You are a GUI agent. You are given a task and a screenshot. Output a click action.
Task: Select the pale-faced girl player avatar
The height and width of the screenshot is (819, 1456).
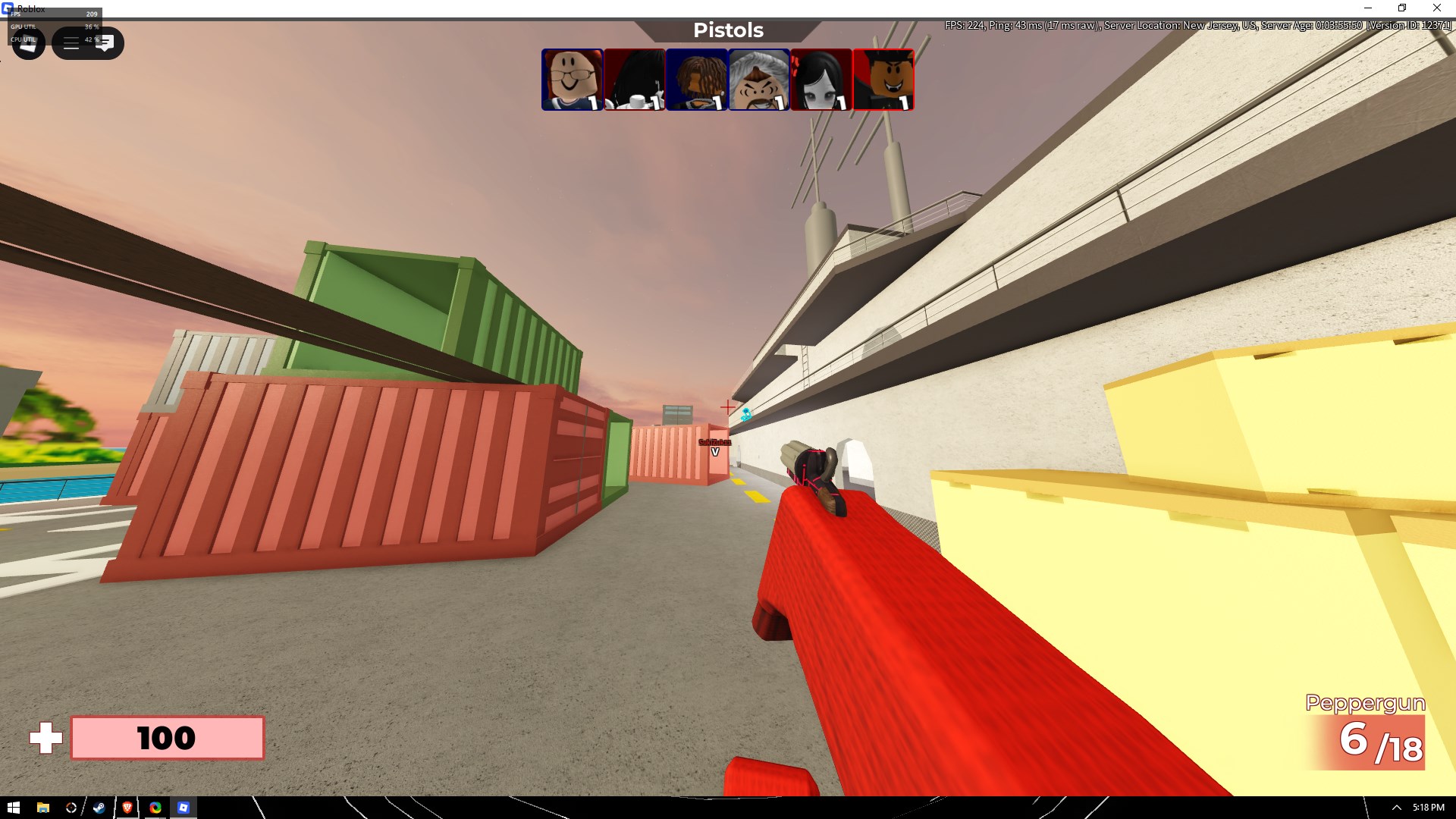(821, 79)
